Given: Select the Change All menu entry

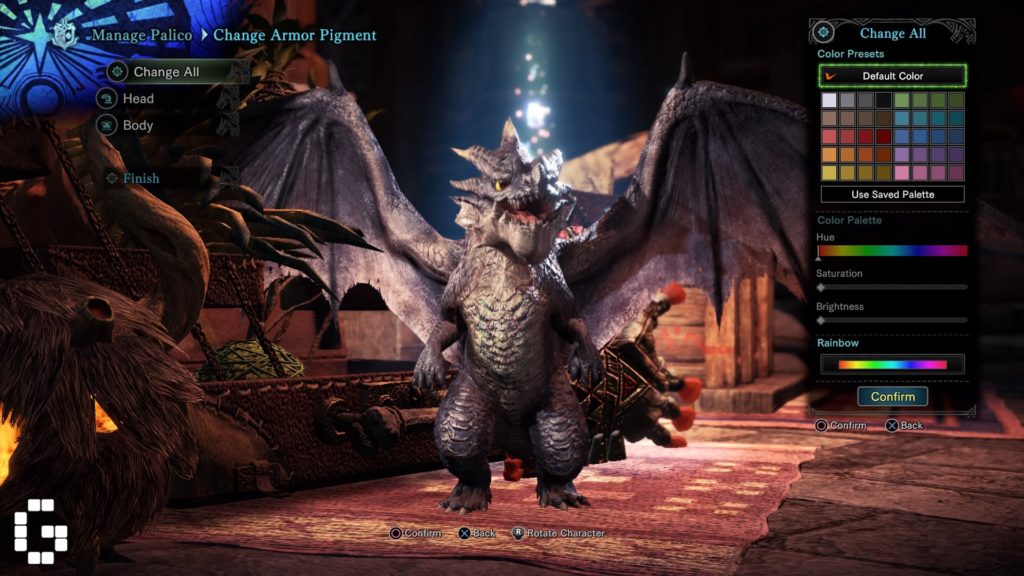Looking at the screenshot, I should point(166,72).
